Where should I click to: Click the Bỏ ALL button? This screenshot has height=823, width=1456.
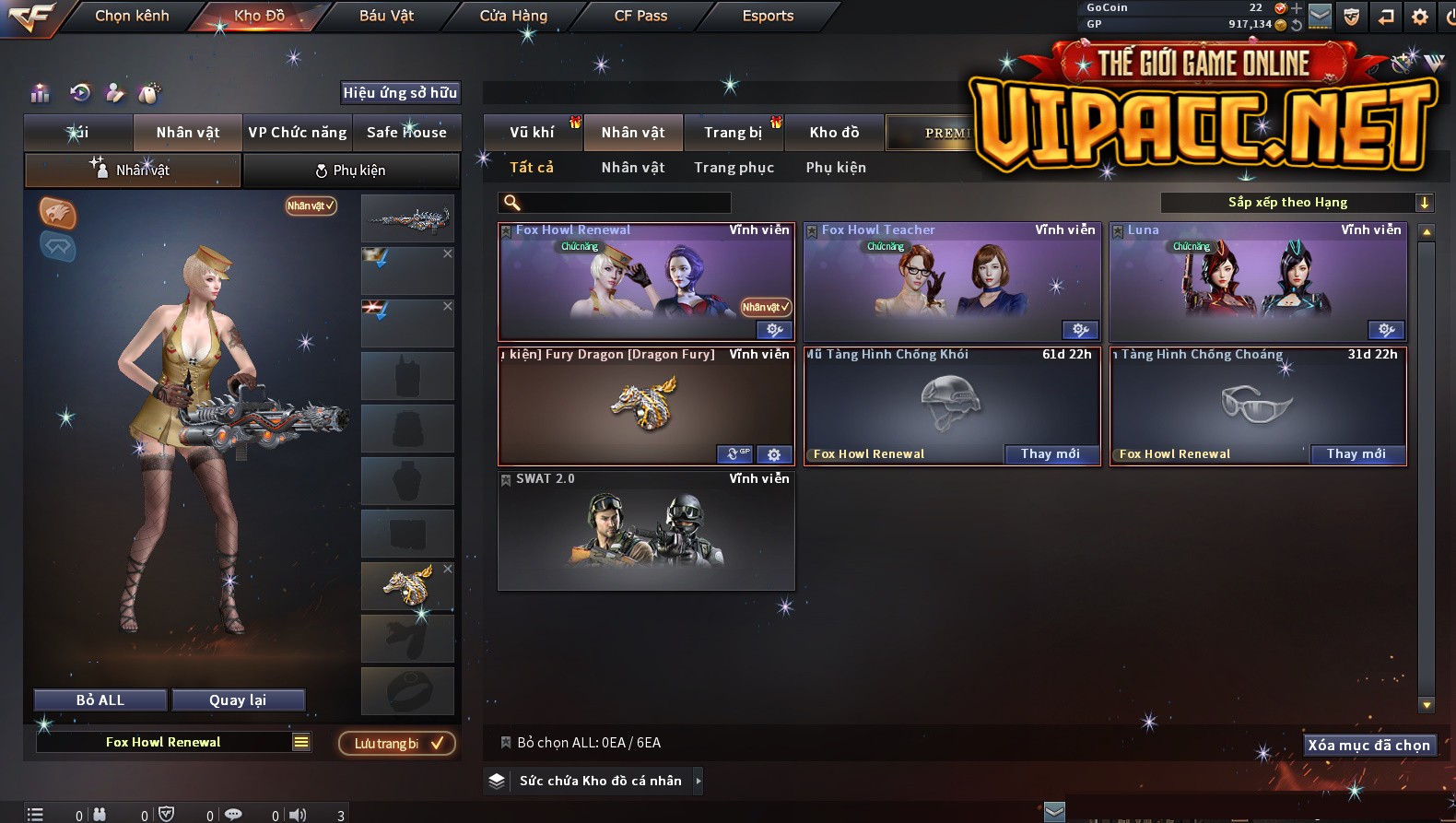click(100, 700)
